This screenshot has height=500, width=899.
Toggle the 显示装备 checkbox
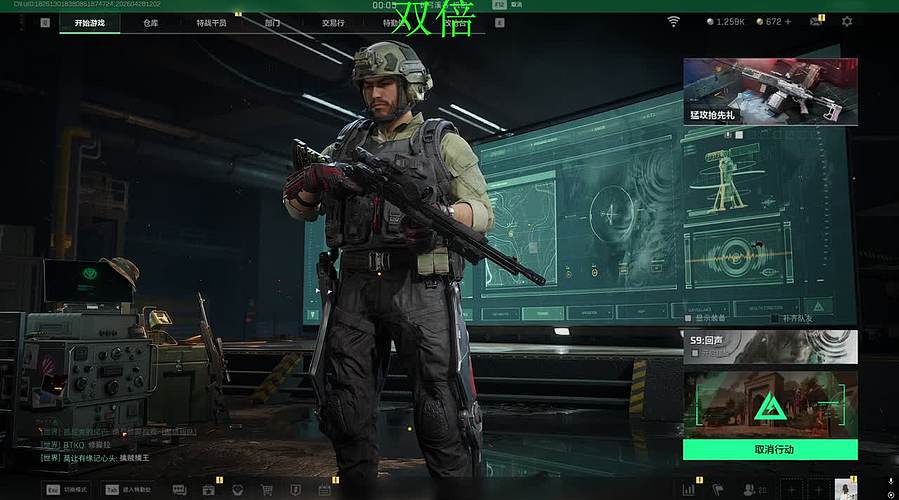[688, 318]
